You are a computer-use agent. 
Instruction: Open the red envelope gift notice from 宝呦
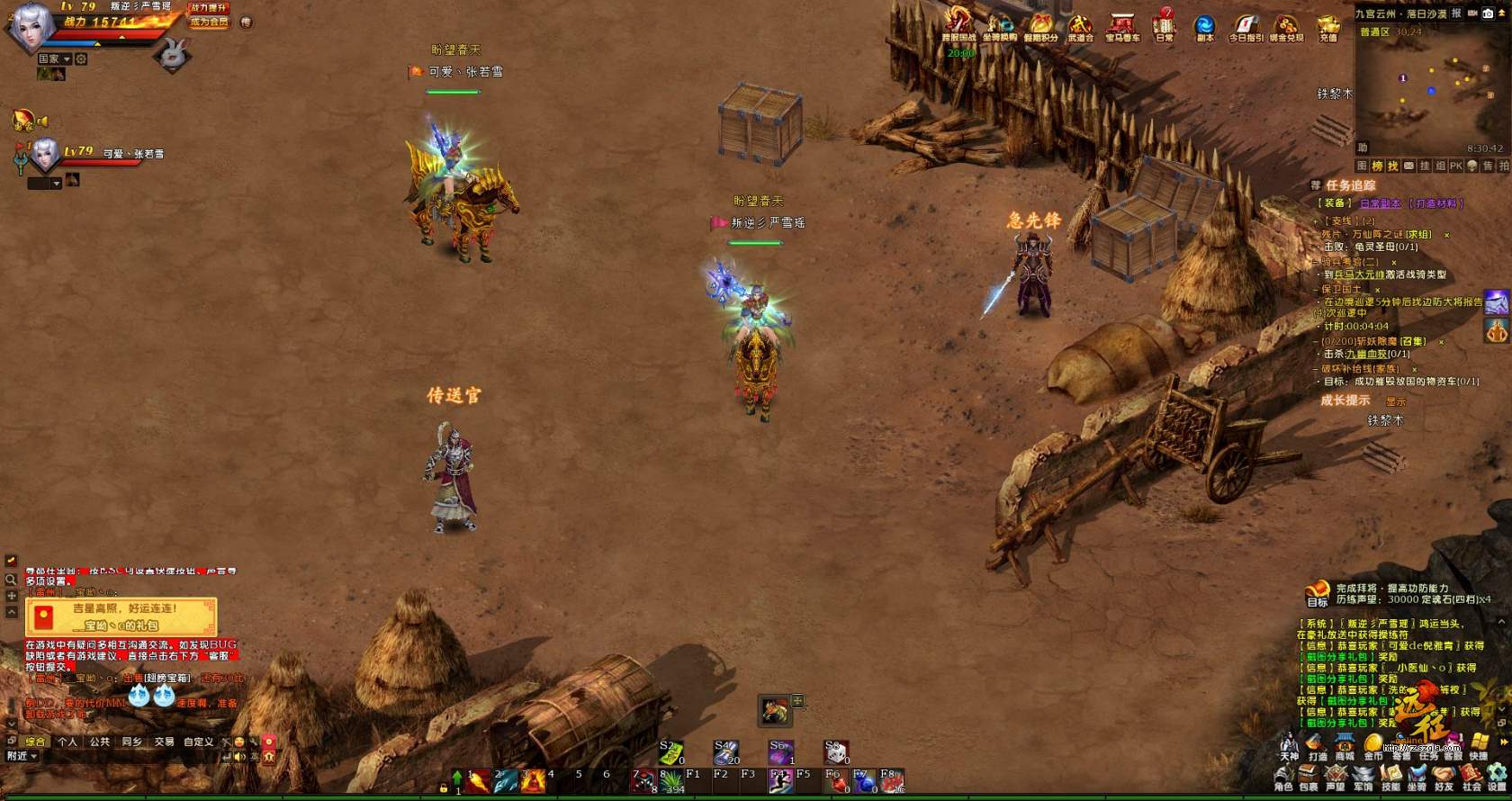point(121,616)
